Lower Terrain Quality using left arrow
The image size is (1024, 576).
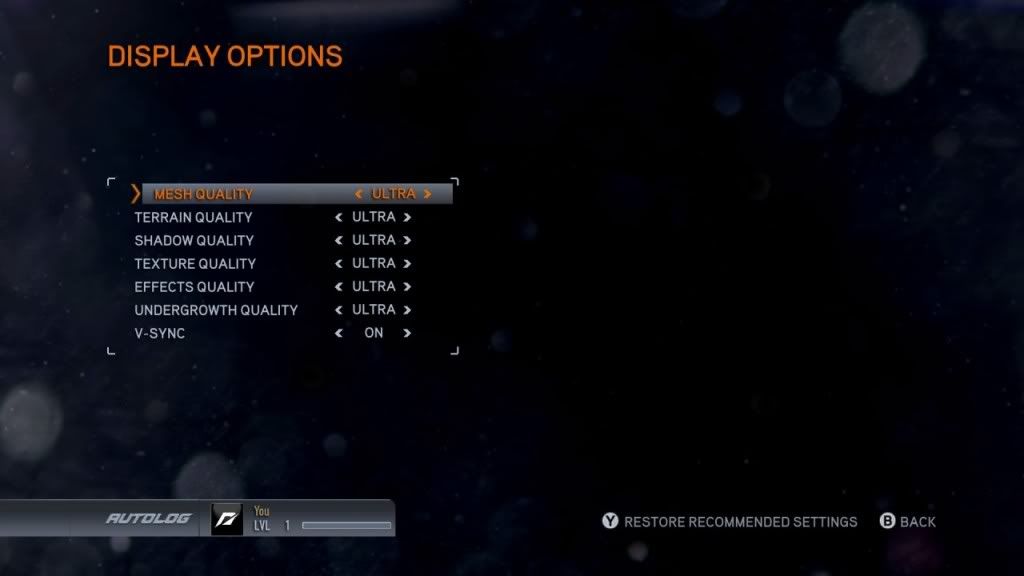tap(339, 217)
